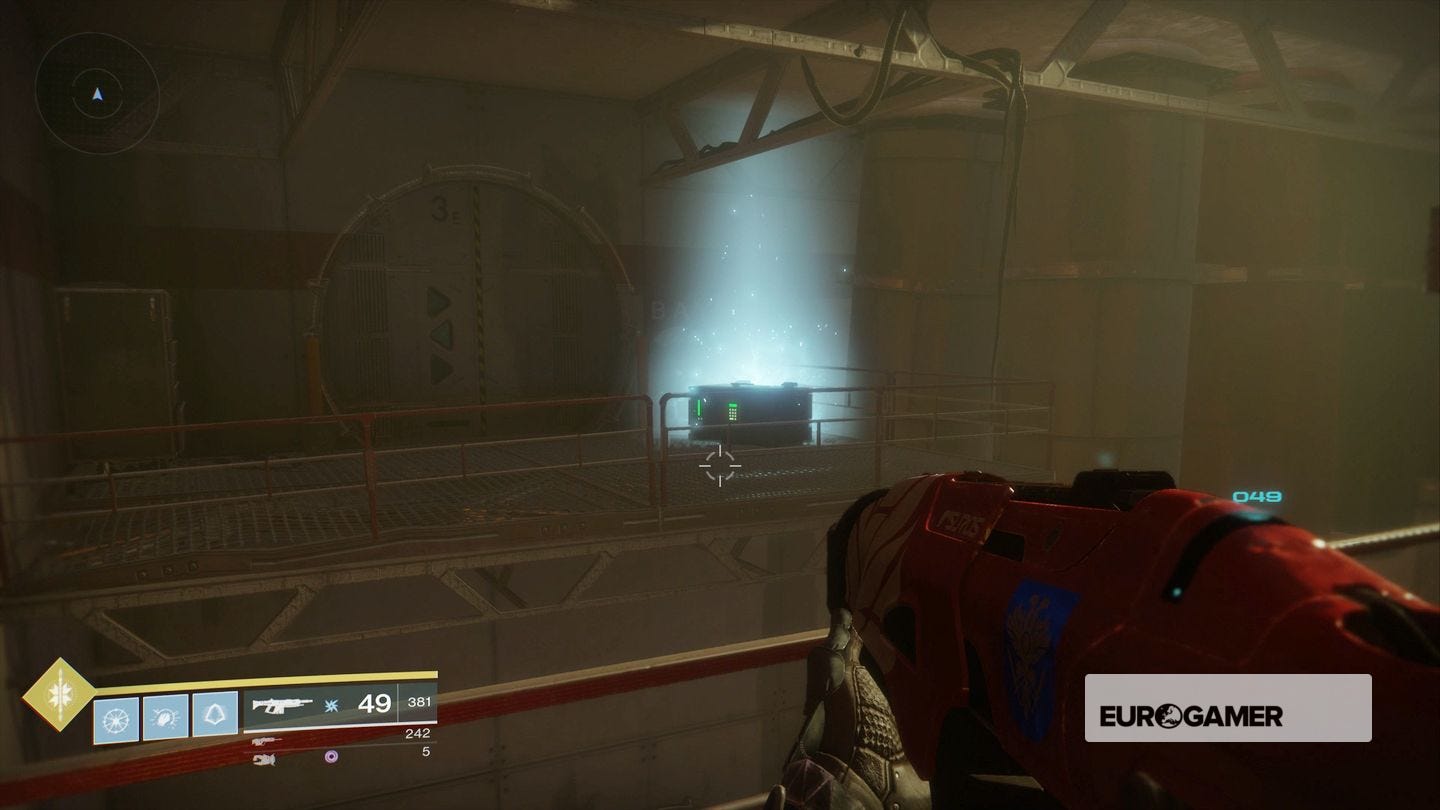Select the class ability barrier icon
Image resolution: width=1440 pixels, height=810 pixels.
pyautogui.click(x=215, y=716)
